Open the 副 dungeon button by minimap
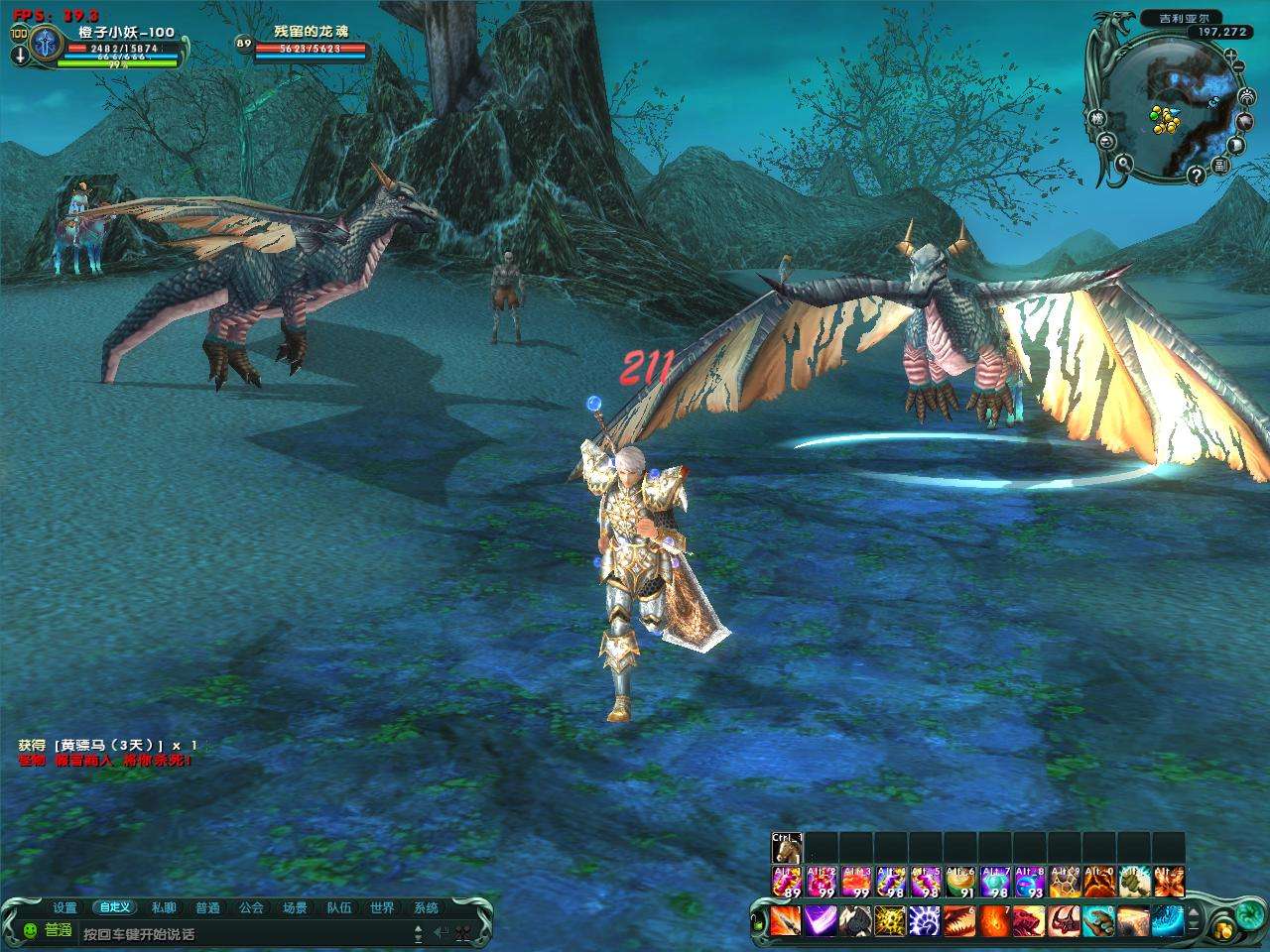 click(1222, 166)
